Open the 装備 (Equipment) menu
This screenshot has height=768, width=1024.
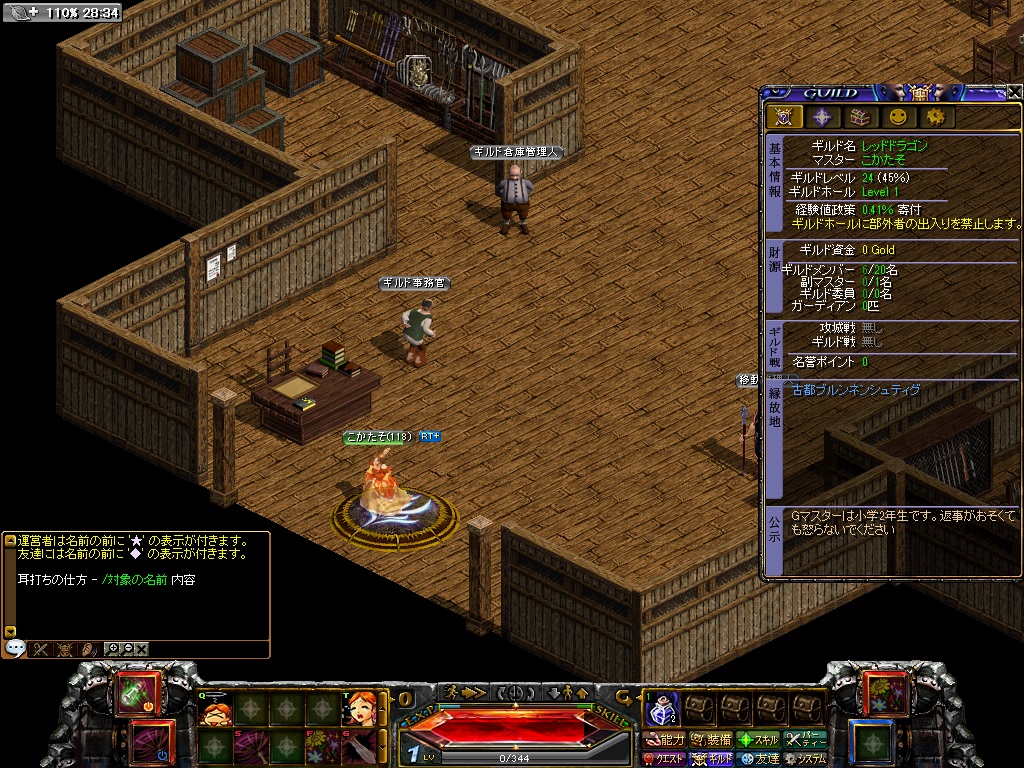(710, 740)
